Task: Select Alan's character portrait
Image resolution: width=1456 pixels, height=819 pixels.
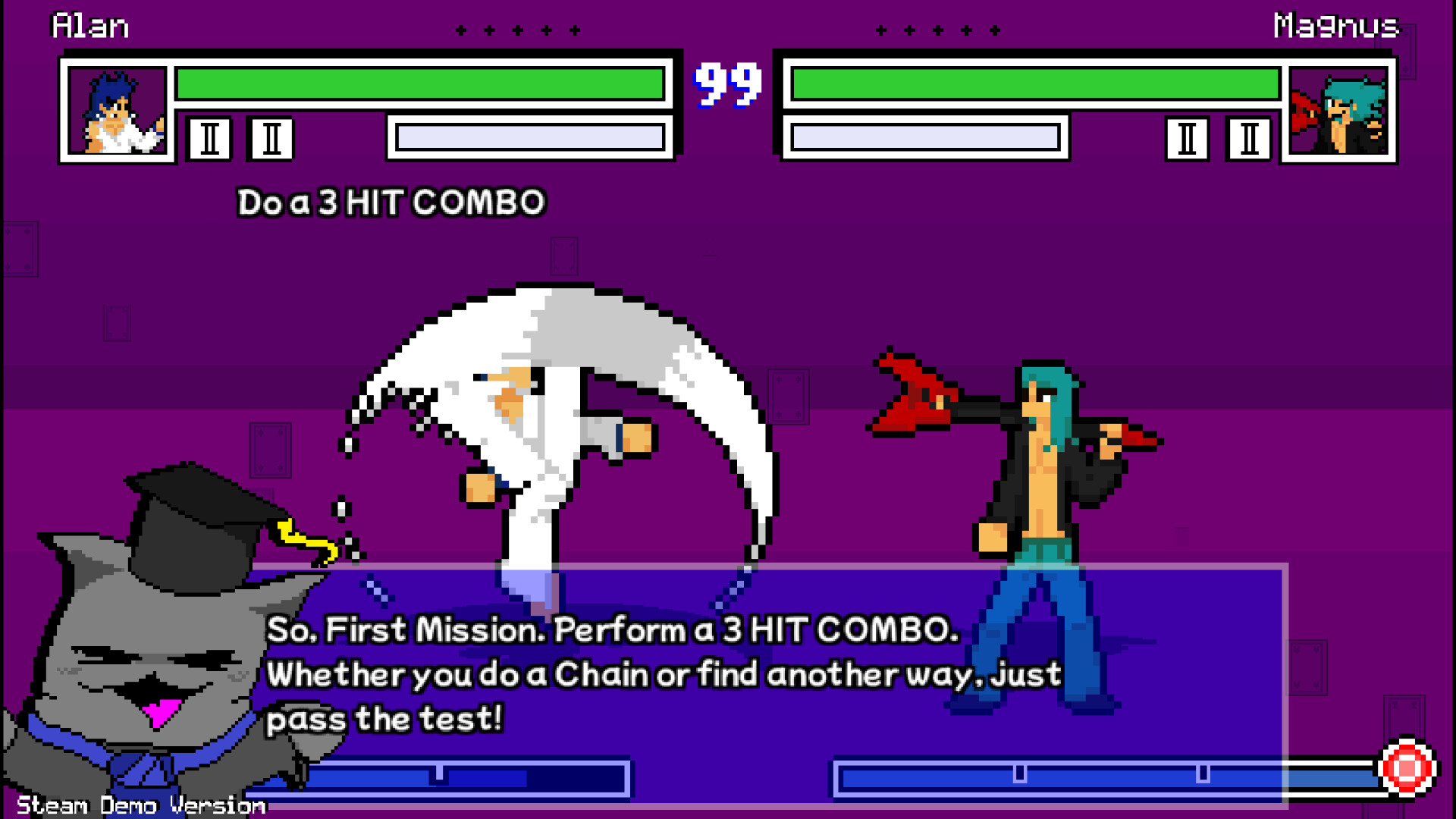Action: (118, 112)
